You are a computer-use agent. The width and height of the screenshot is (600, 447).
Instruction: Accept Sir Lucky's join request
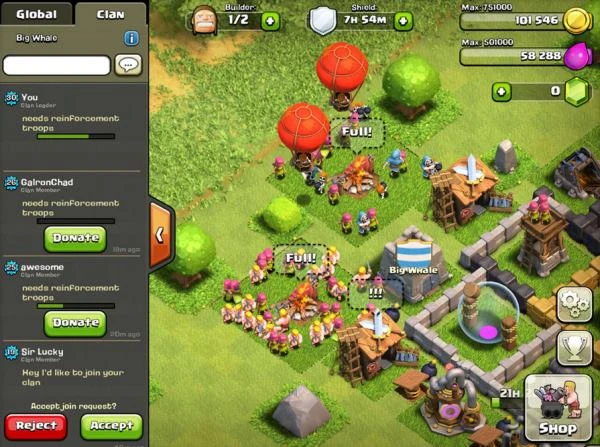click(110, 425)
